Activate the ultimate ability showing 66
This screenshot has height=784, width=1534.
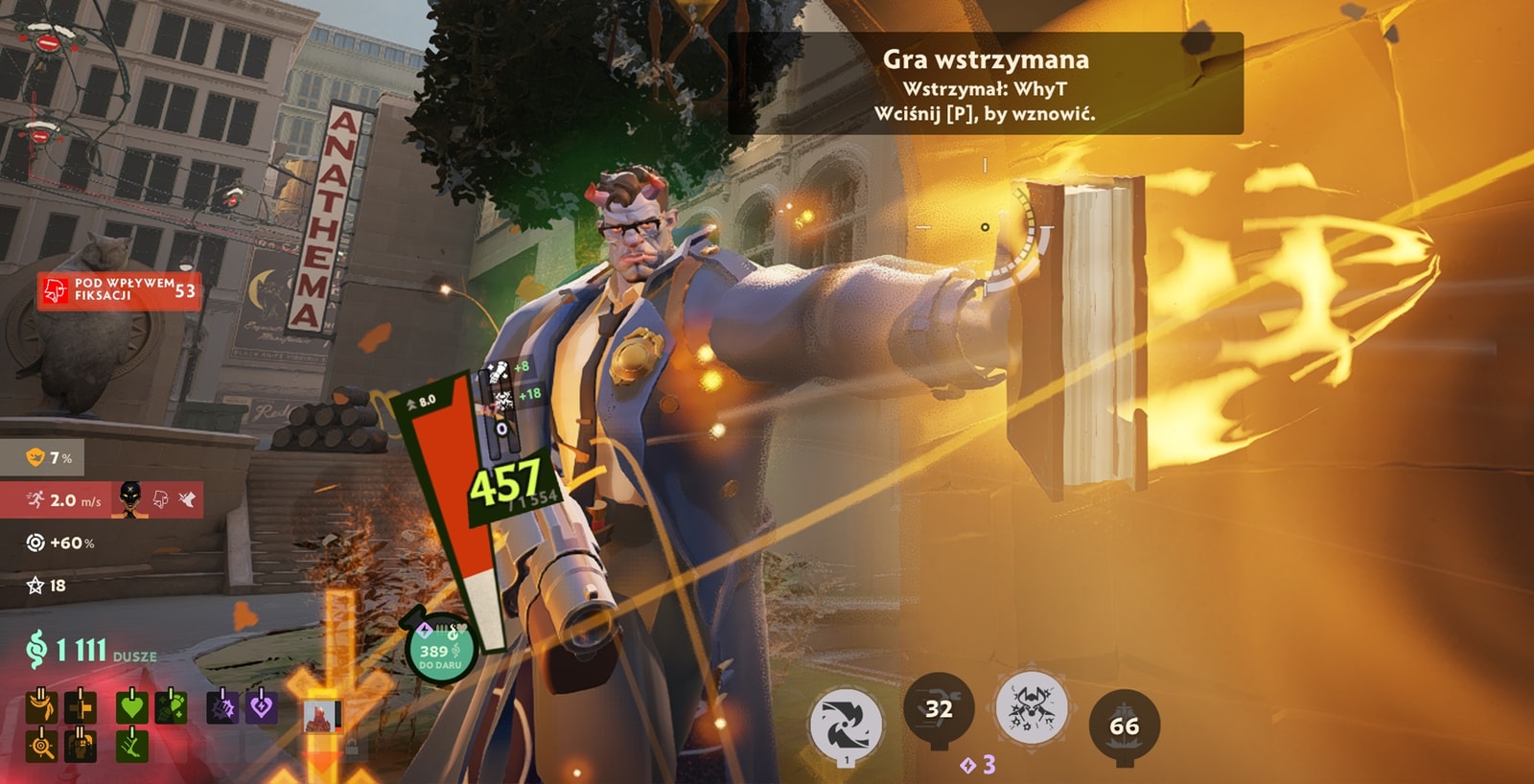(1125, 726)
